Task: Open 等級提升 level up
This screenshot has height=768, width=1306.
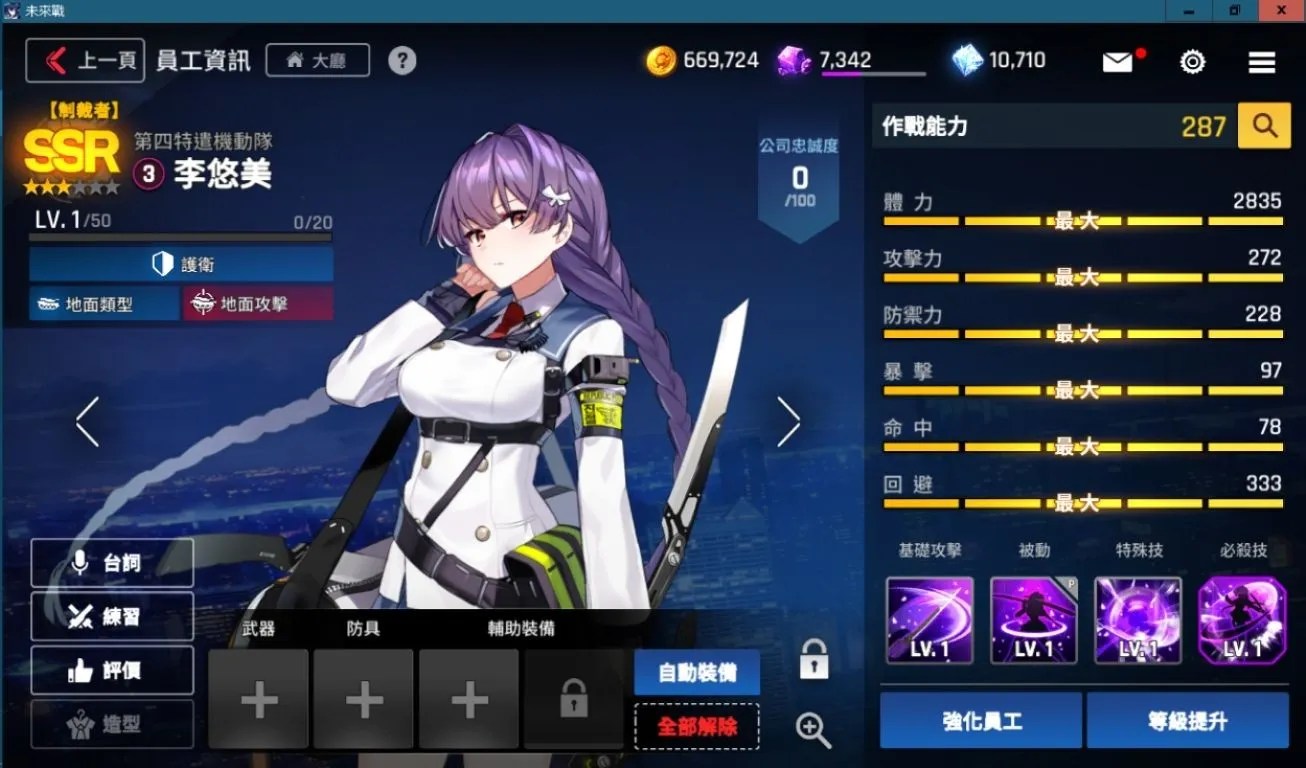Action: [x=1187, y=720]
